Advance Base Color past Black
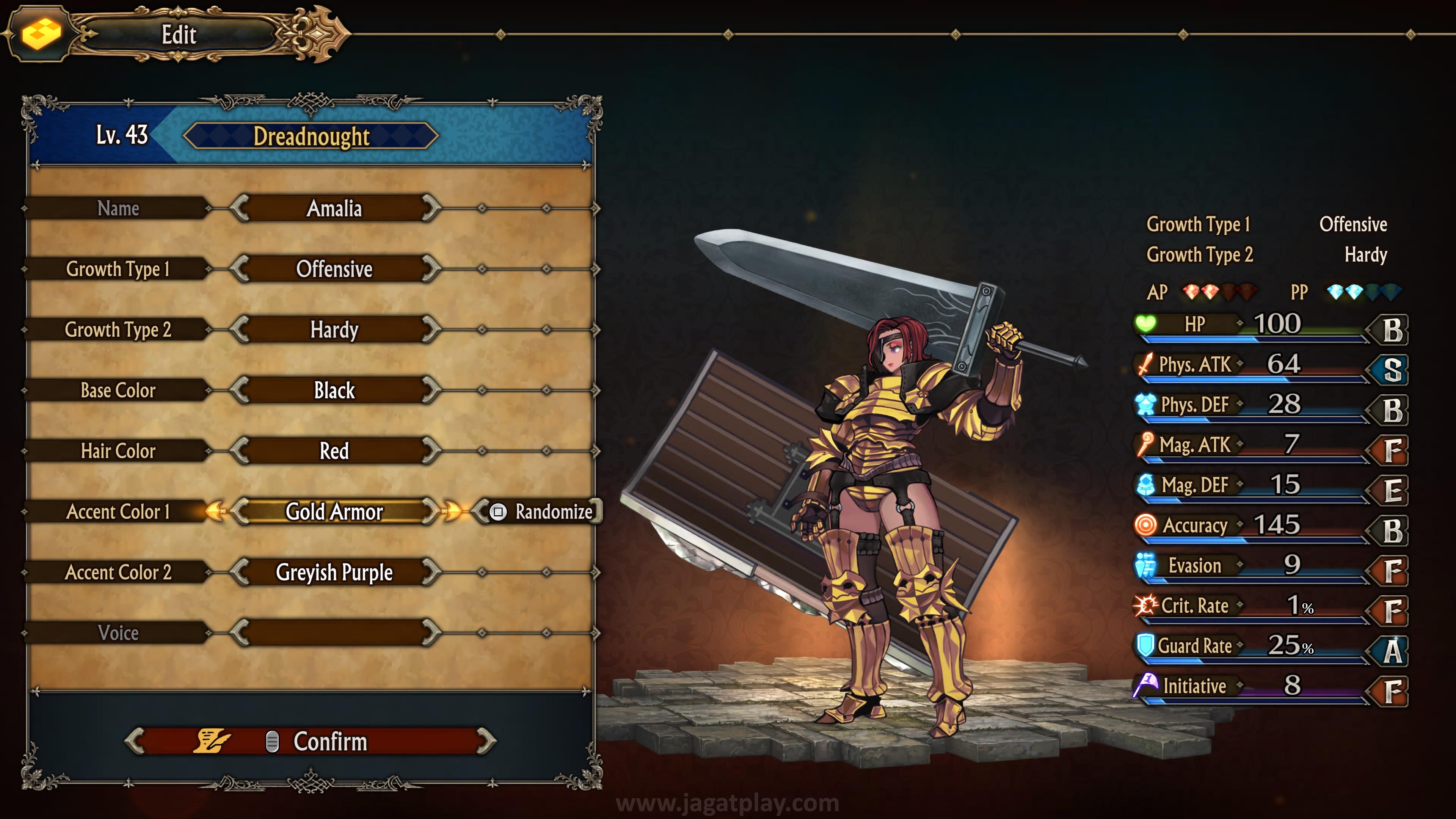The image size is (1456, 819). 431,390
